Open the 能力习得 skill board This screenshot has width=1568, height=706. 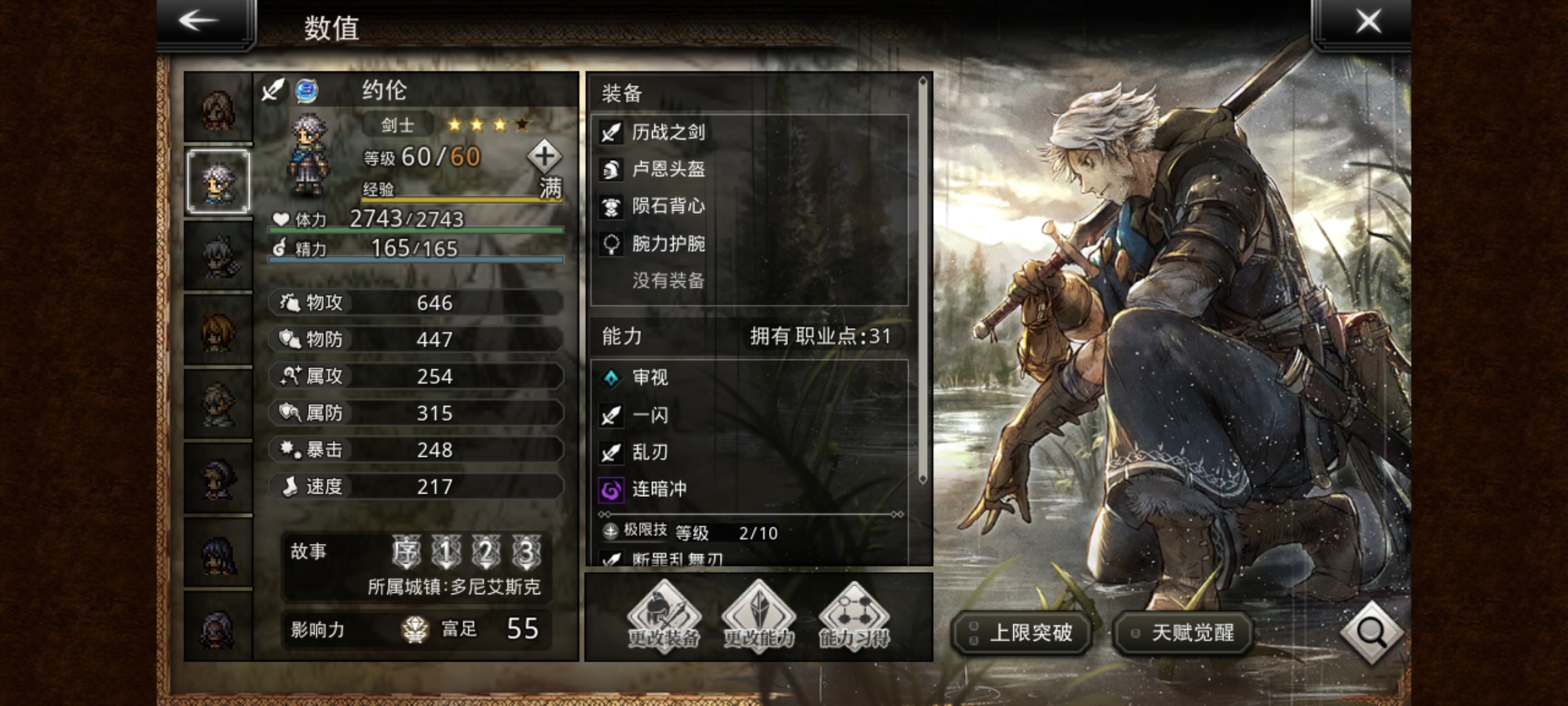pos(854,617)
